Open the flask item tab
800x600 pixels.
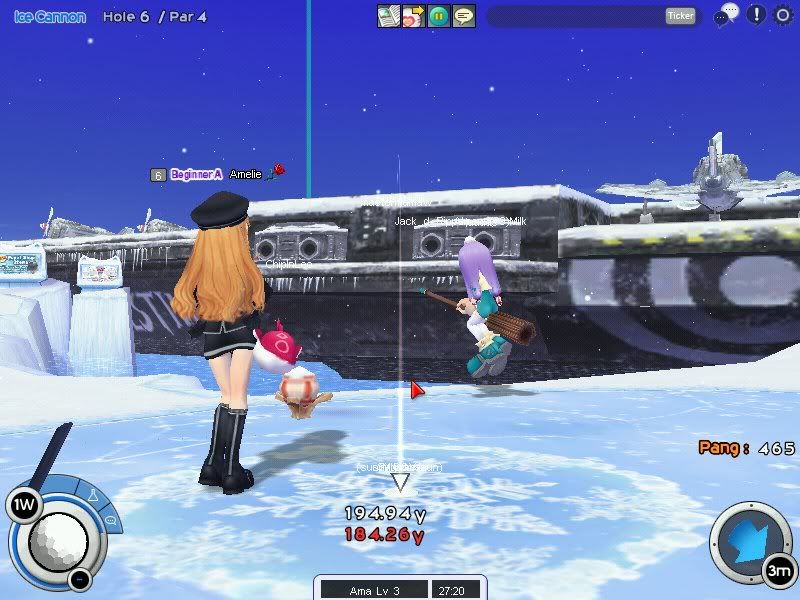pos(93,496)
